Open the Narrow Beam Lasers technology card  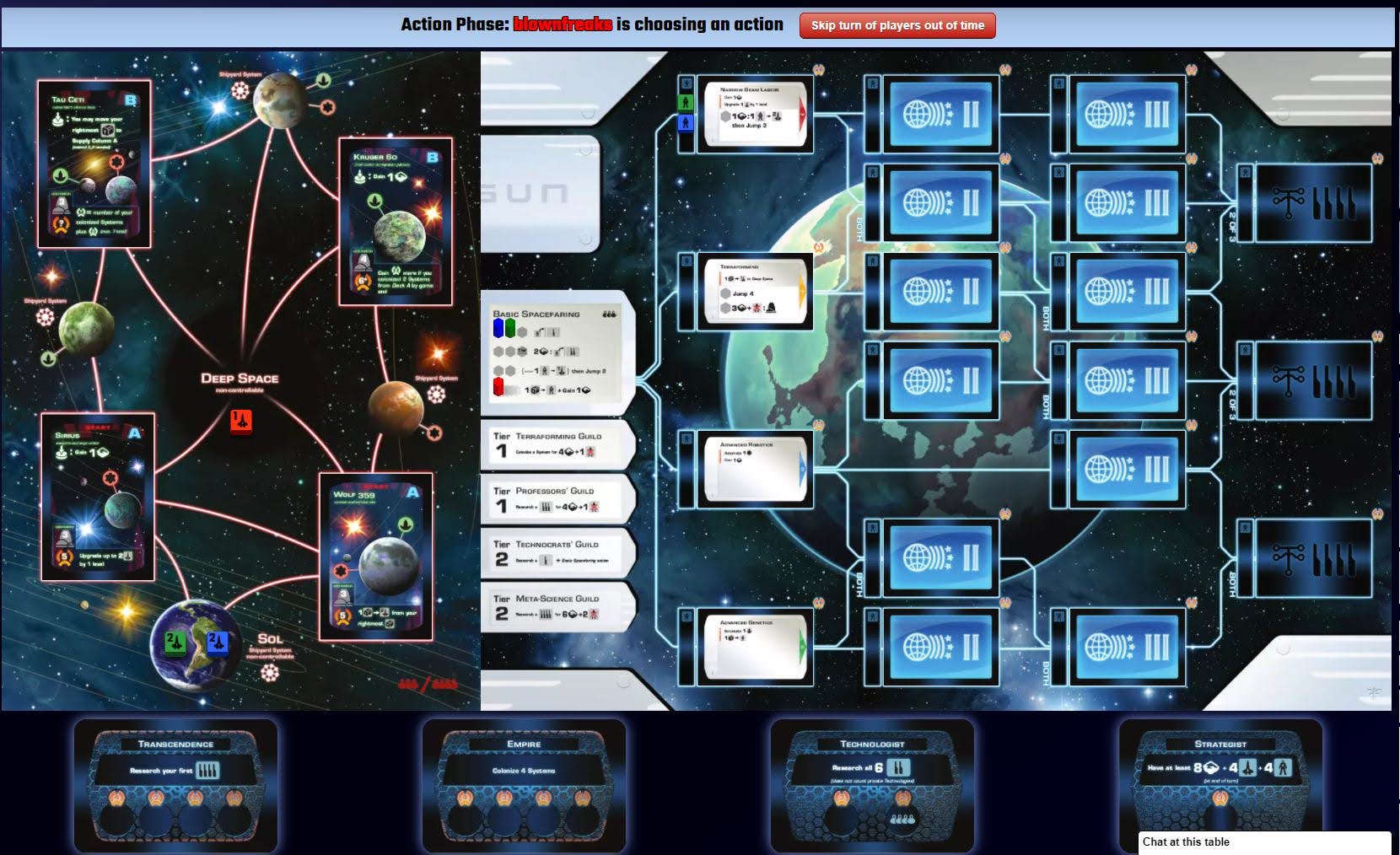coord(755,116)
